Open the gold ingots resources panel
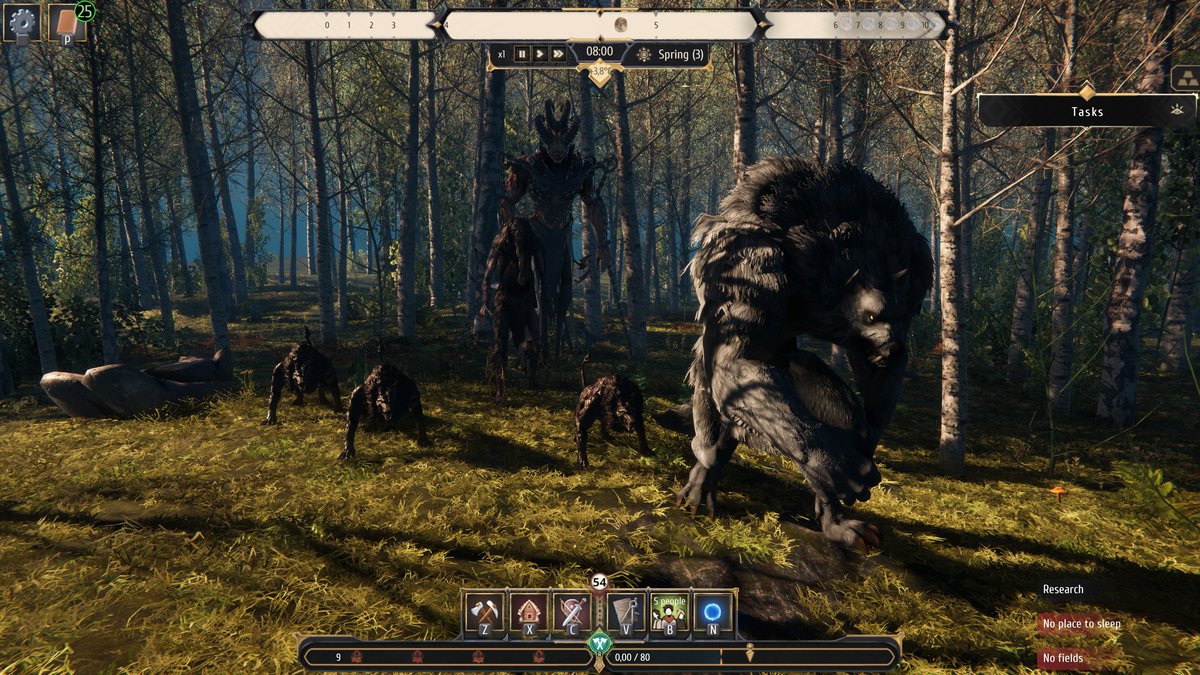This screenshot has height=675, width=1200. coord(1184,79)
